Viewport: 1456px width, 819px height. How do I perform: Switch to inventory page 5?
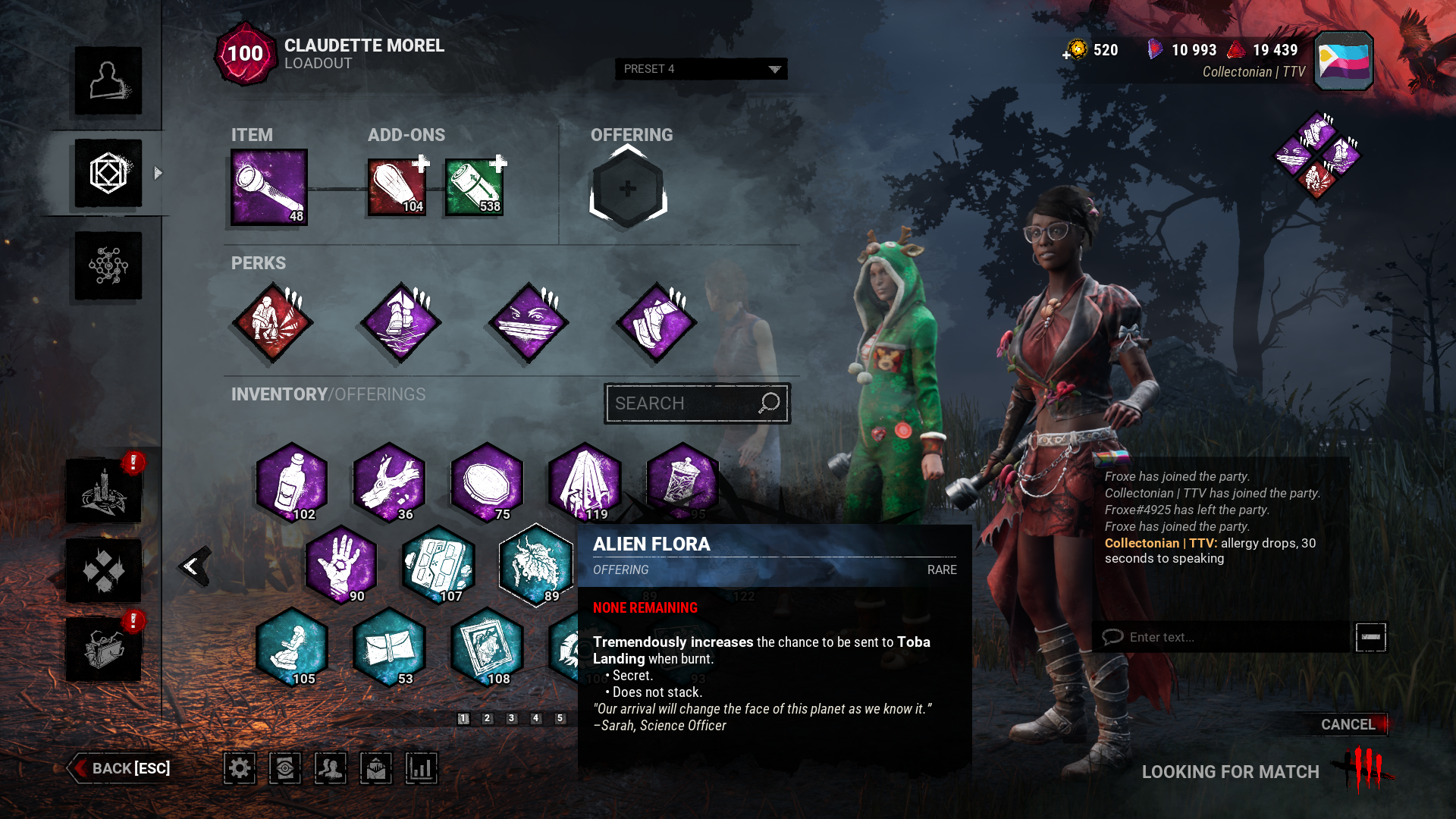[x=560, y=718]
